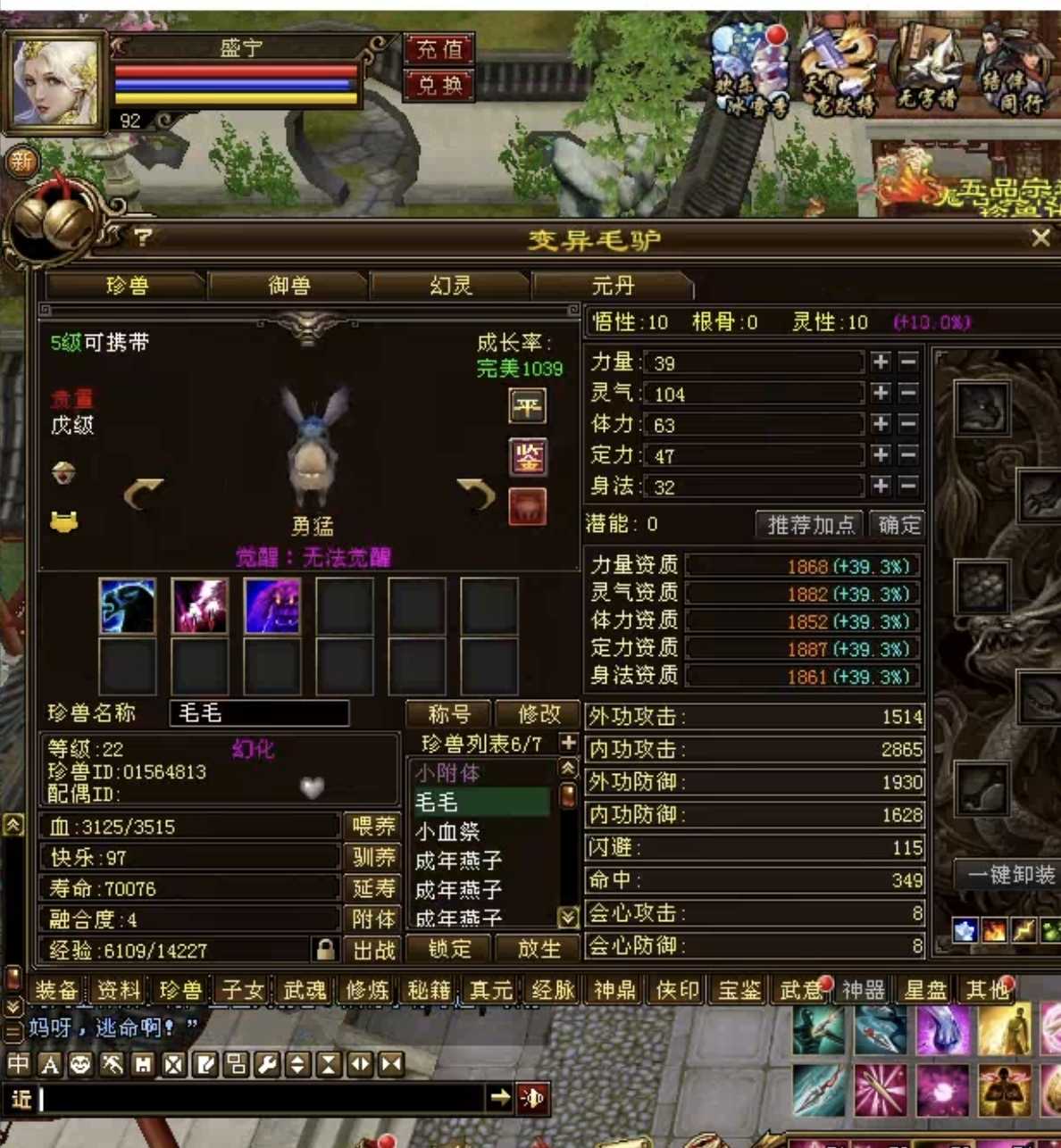Screen dimensions: 1061x1148
Task: Increase 力量 with the plus button
Action: (881, 362)
